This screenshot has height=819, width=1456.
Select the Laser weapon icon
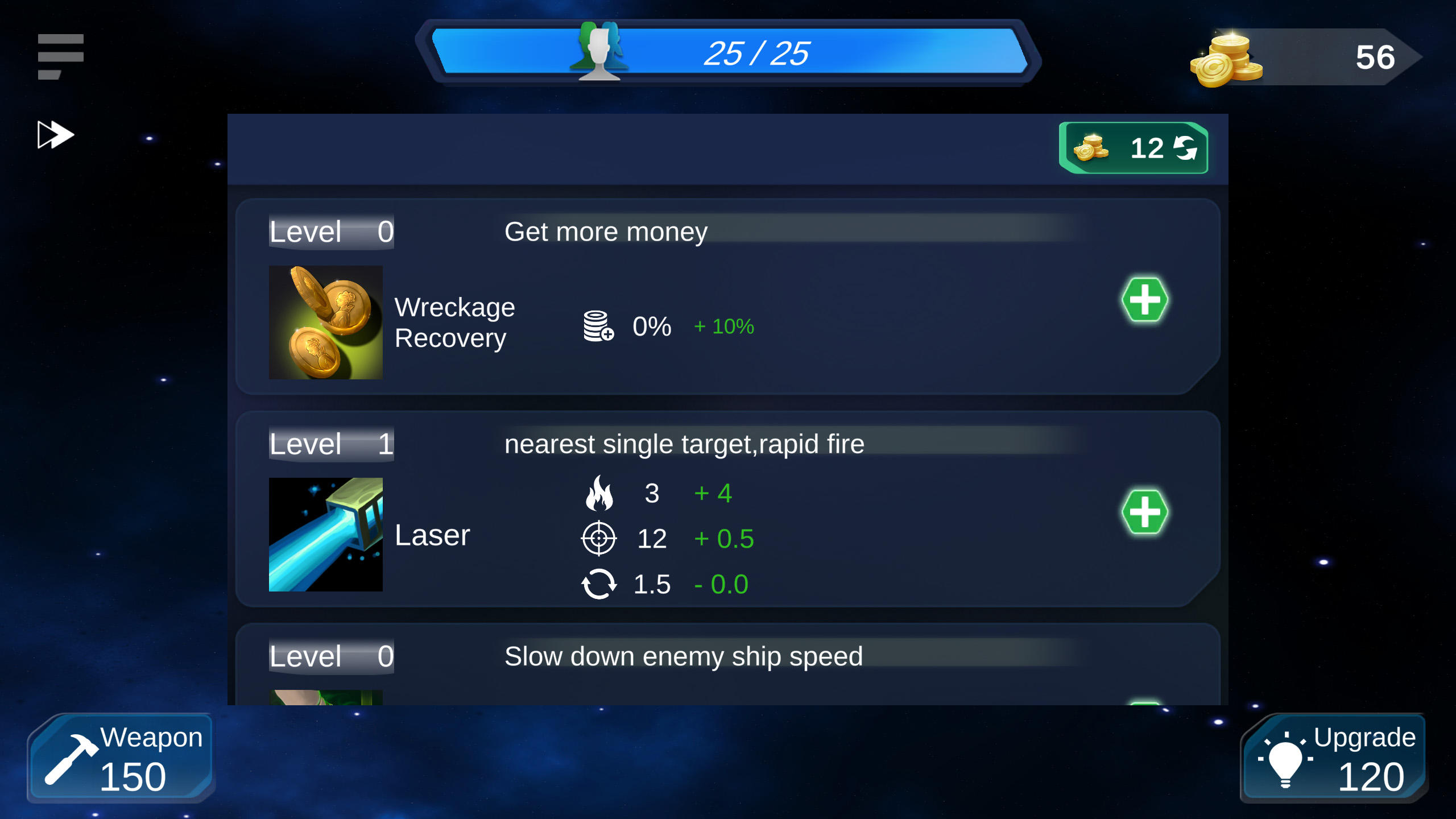point(325,535)
